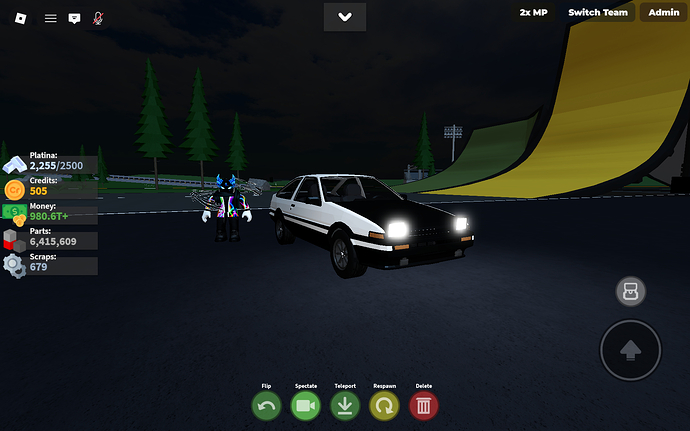This screenshot has width=690, height=431.
Task: Activate the Spectate camera button
Action: coord(306,405)
